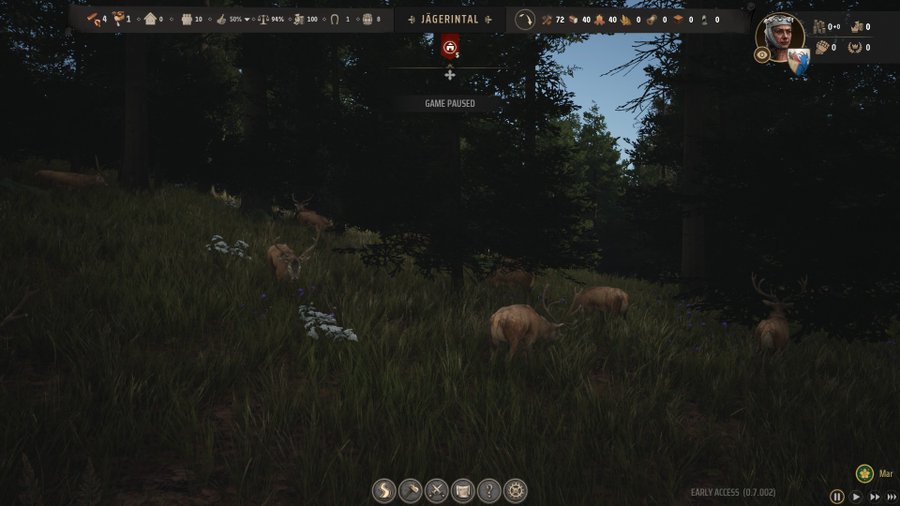Viewport: 900px width, 506px height.
Task: Set game speed to normal play
Action: pos(856,496)
